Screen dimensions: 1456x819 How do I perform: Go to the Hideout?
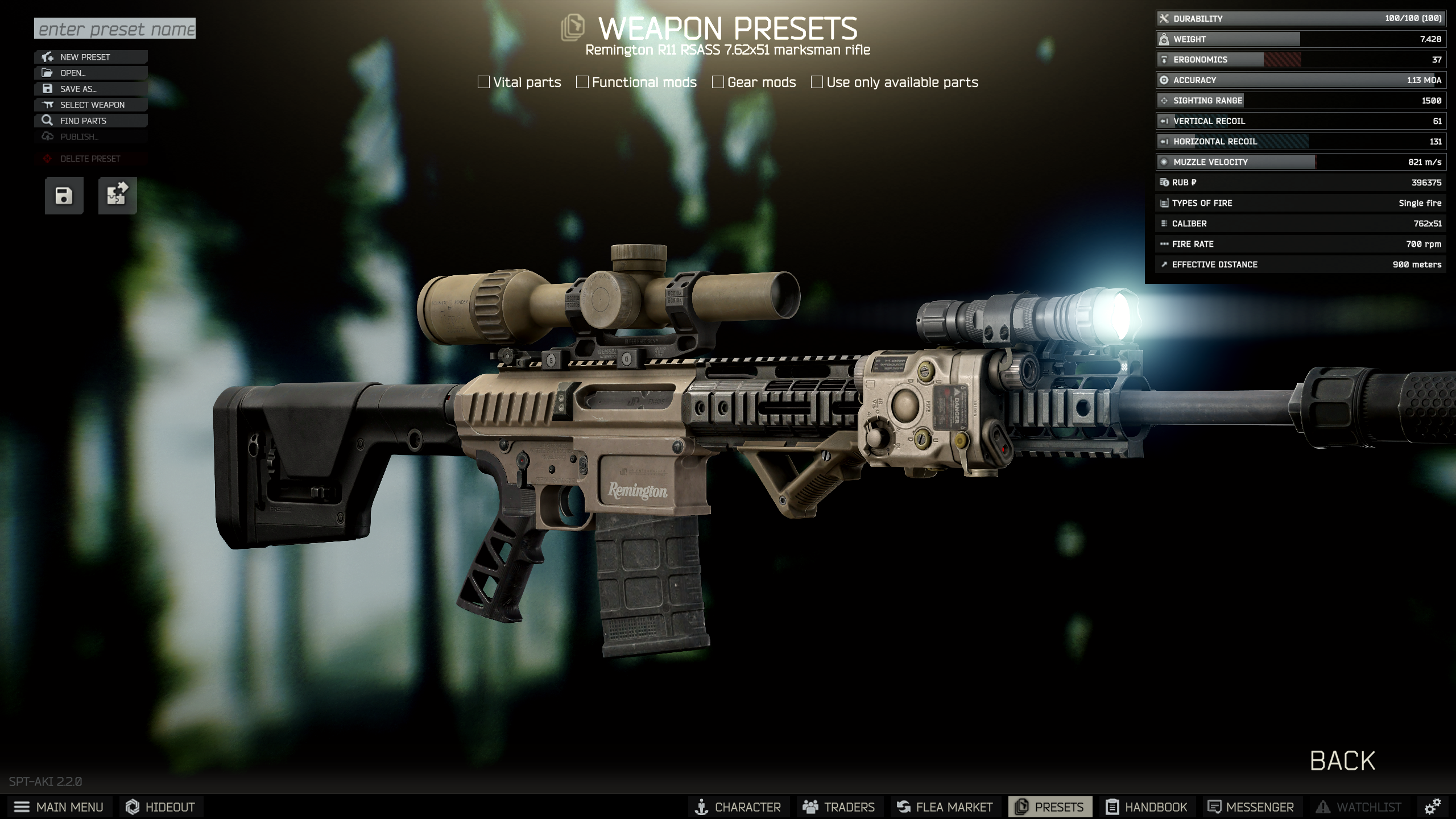coord(160,807)
